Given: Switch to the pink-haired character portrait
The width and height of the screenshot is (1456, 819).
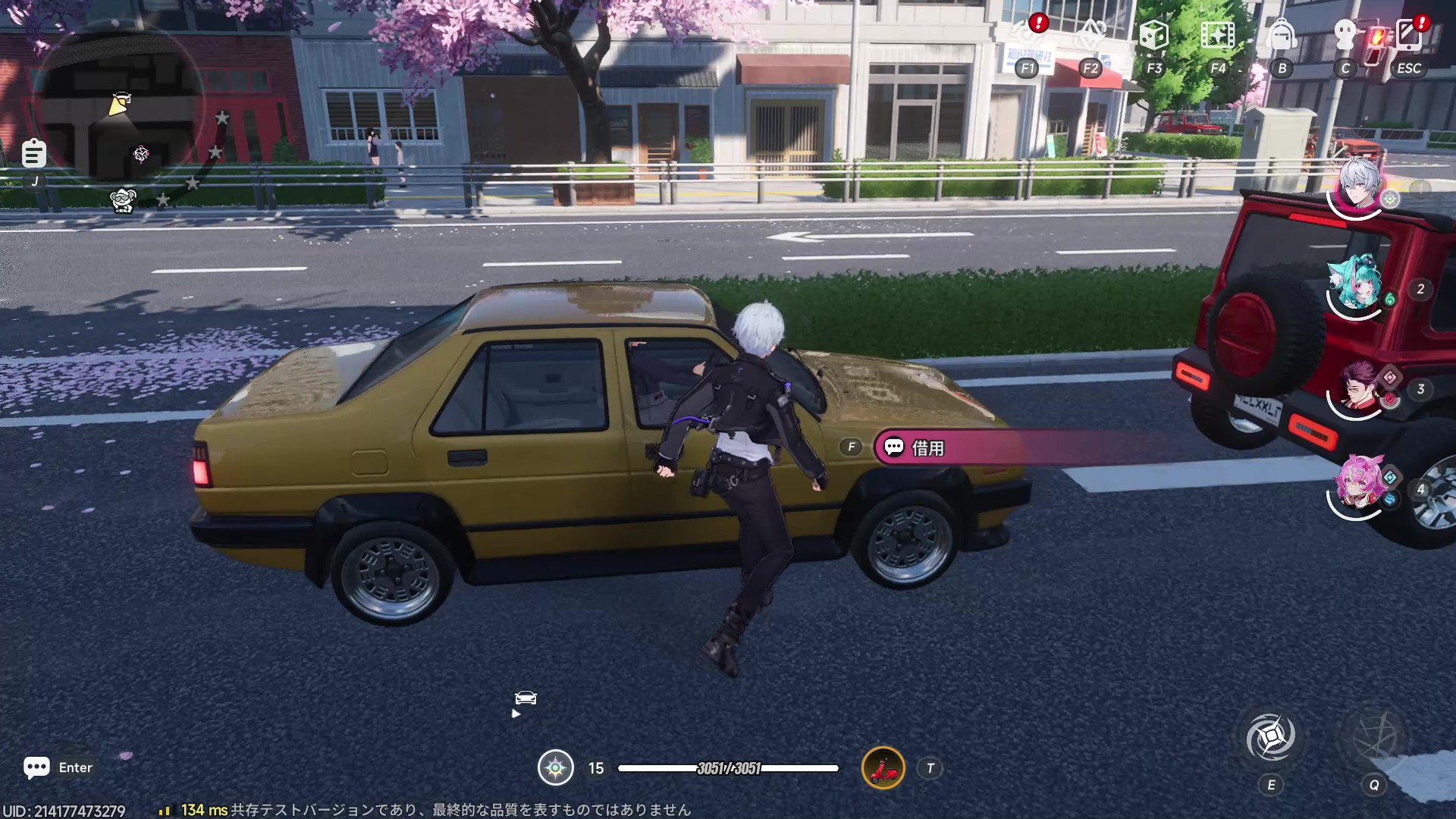Looking at the screenshot, I should click(x=1358, y=484).
